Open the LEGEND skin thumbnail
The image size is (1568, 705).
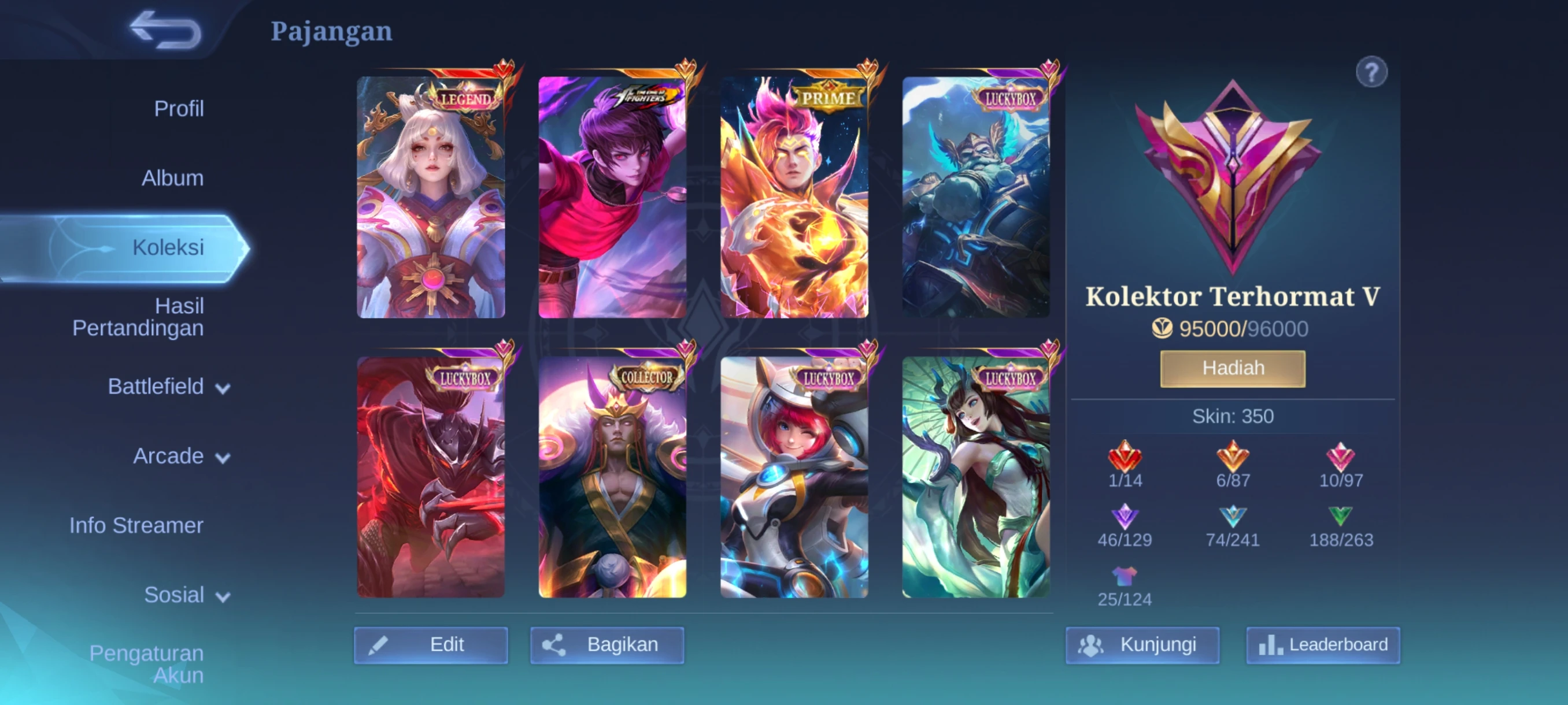[x=431, y=197]
